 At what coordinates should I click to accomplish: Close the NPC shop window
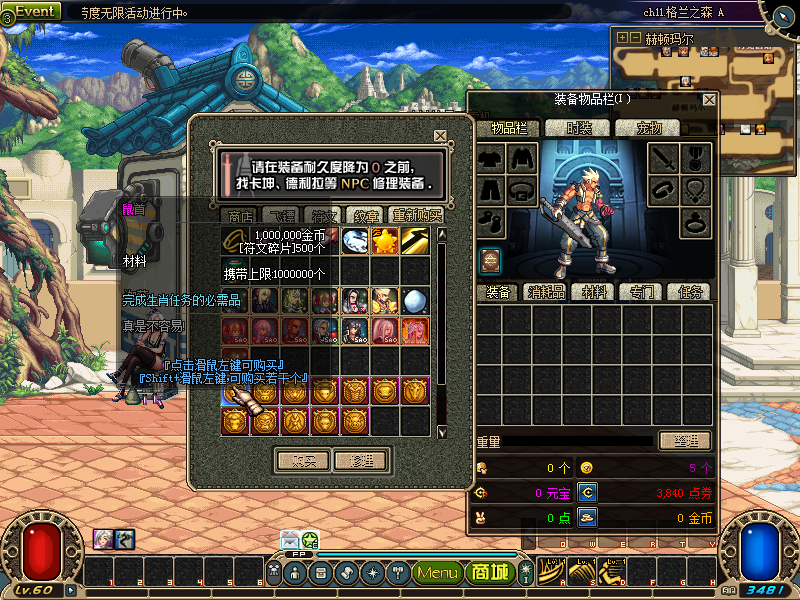tap(440, 136)
